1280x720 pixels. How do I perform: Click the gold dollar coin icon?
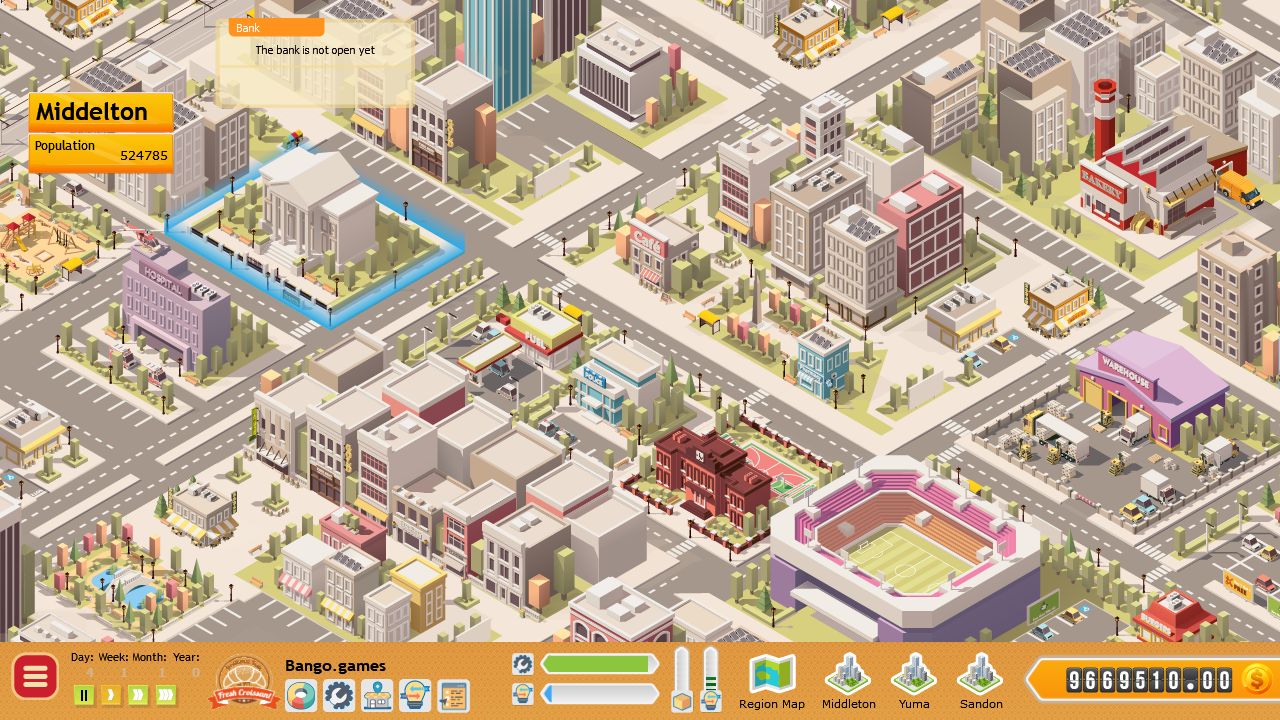[1256, 680]
